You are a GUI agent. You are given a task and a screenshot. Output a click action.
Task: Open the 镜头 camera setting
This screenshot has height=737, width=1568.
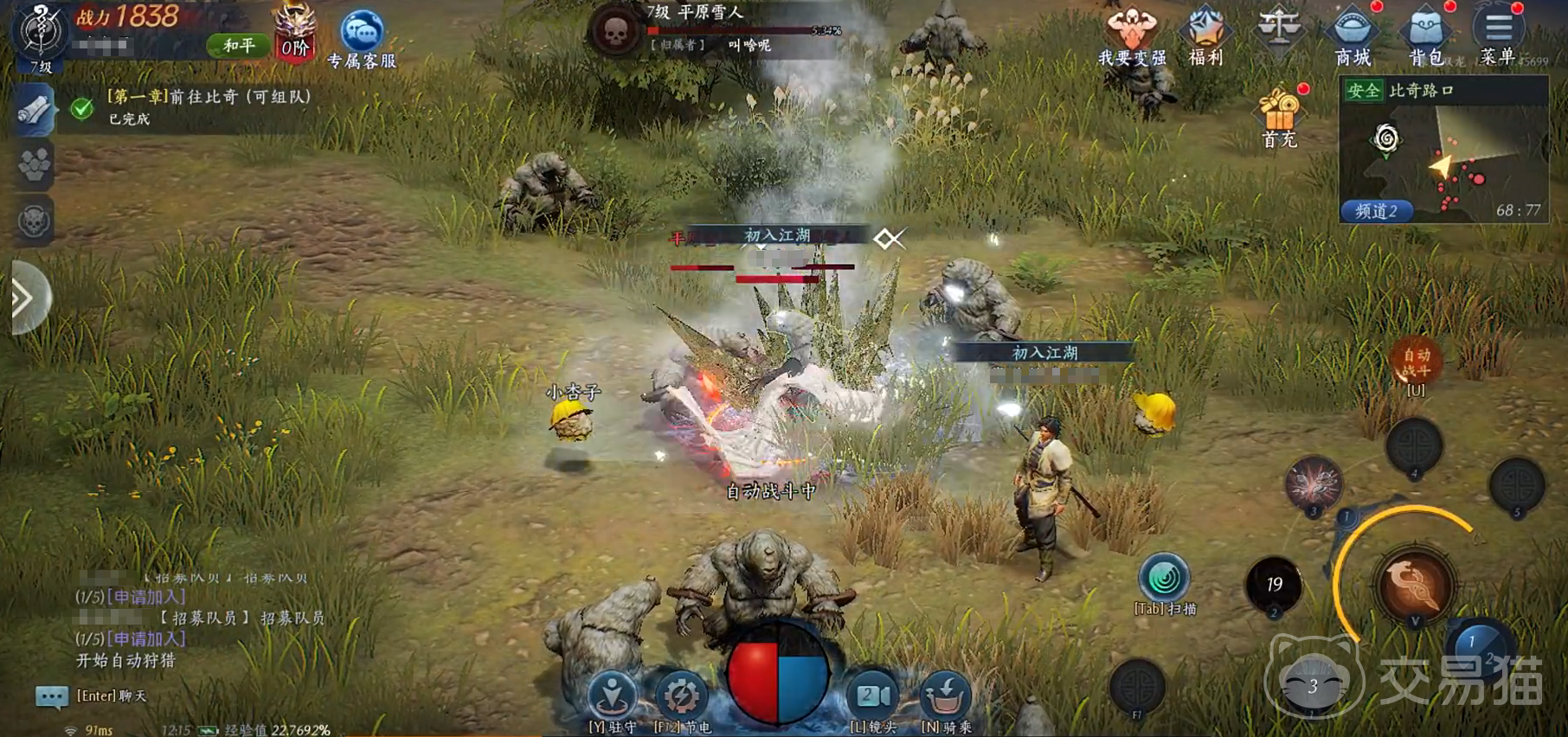pos(872,697)
